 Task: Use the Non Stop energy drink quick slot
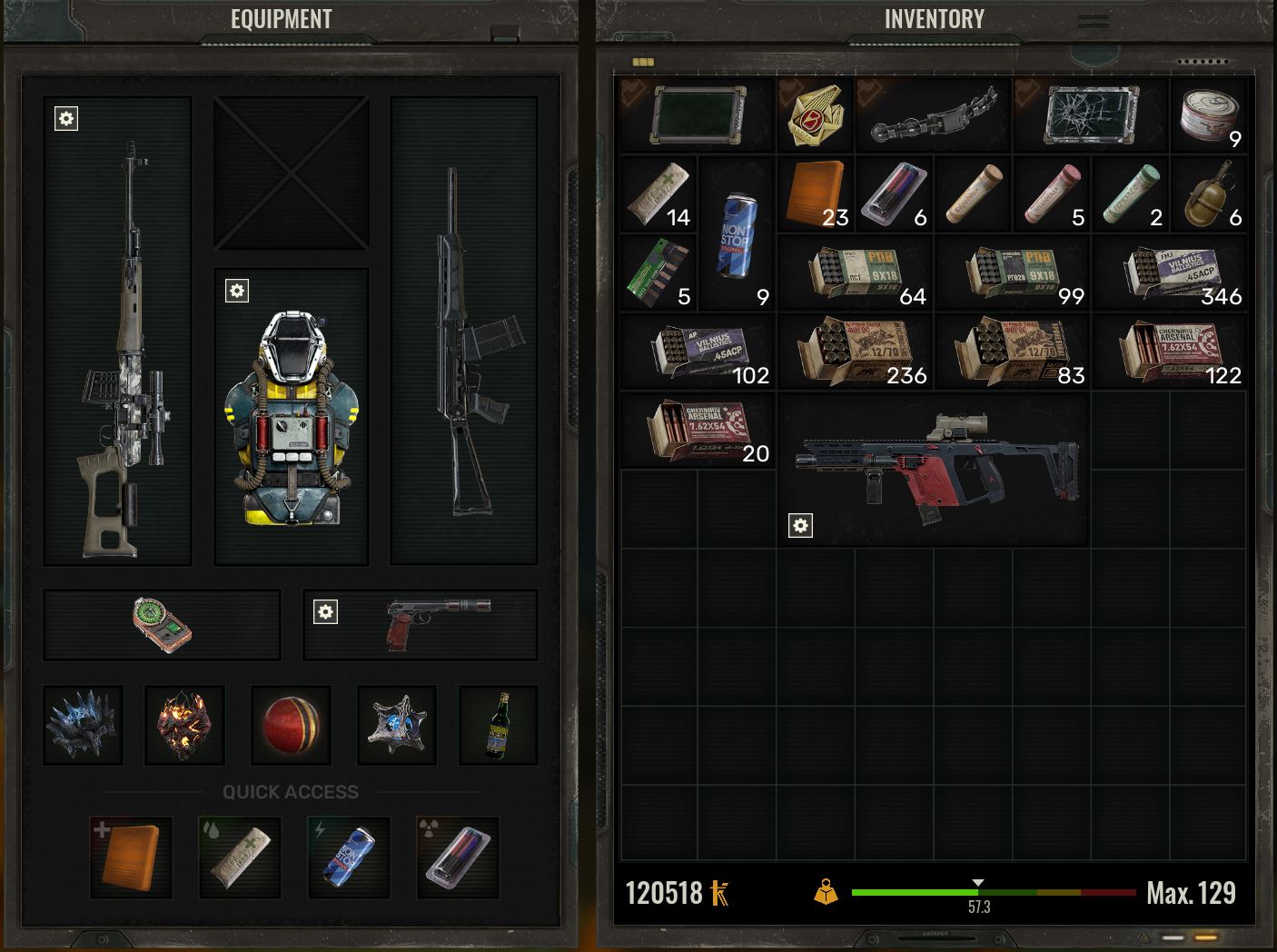tap(349, 857)
